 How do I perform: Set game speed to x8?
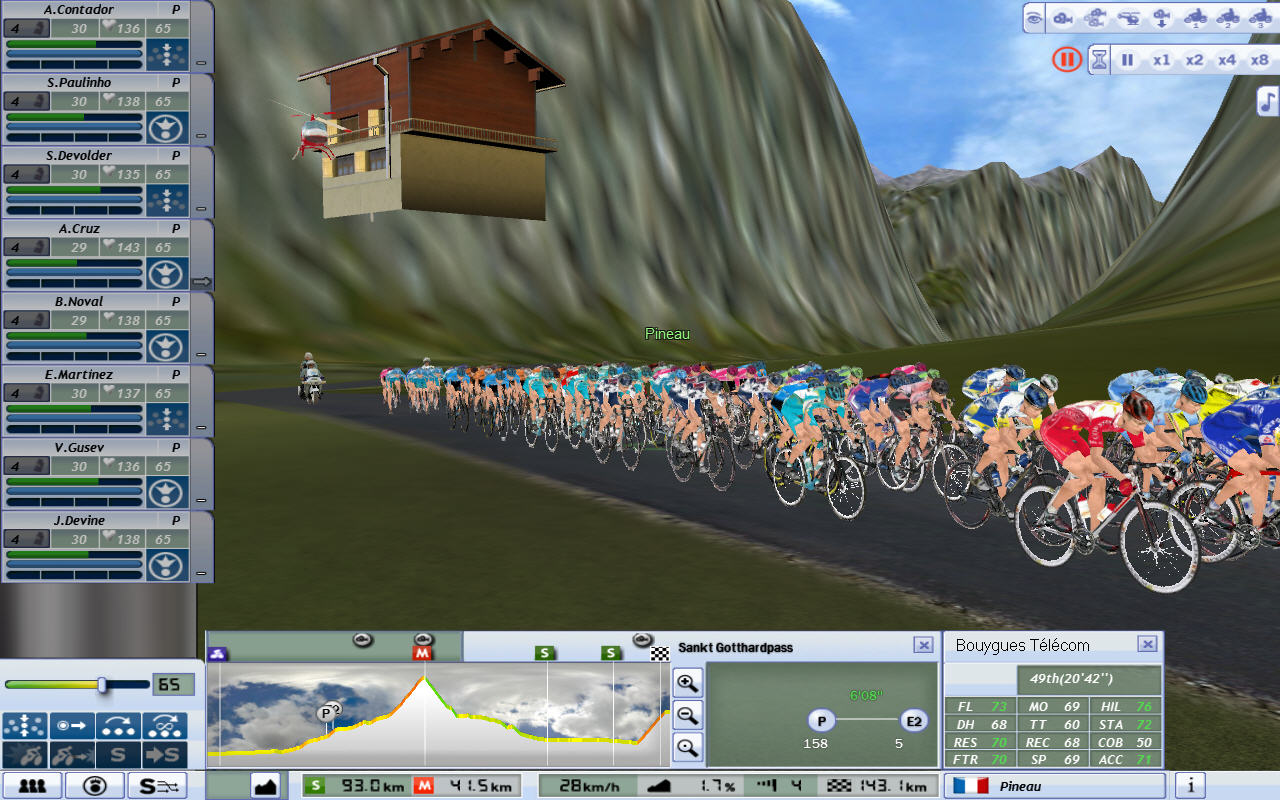(x=1259, y=60)
